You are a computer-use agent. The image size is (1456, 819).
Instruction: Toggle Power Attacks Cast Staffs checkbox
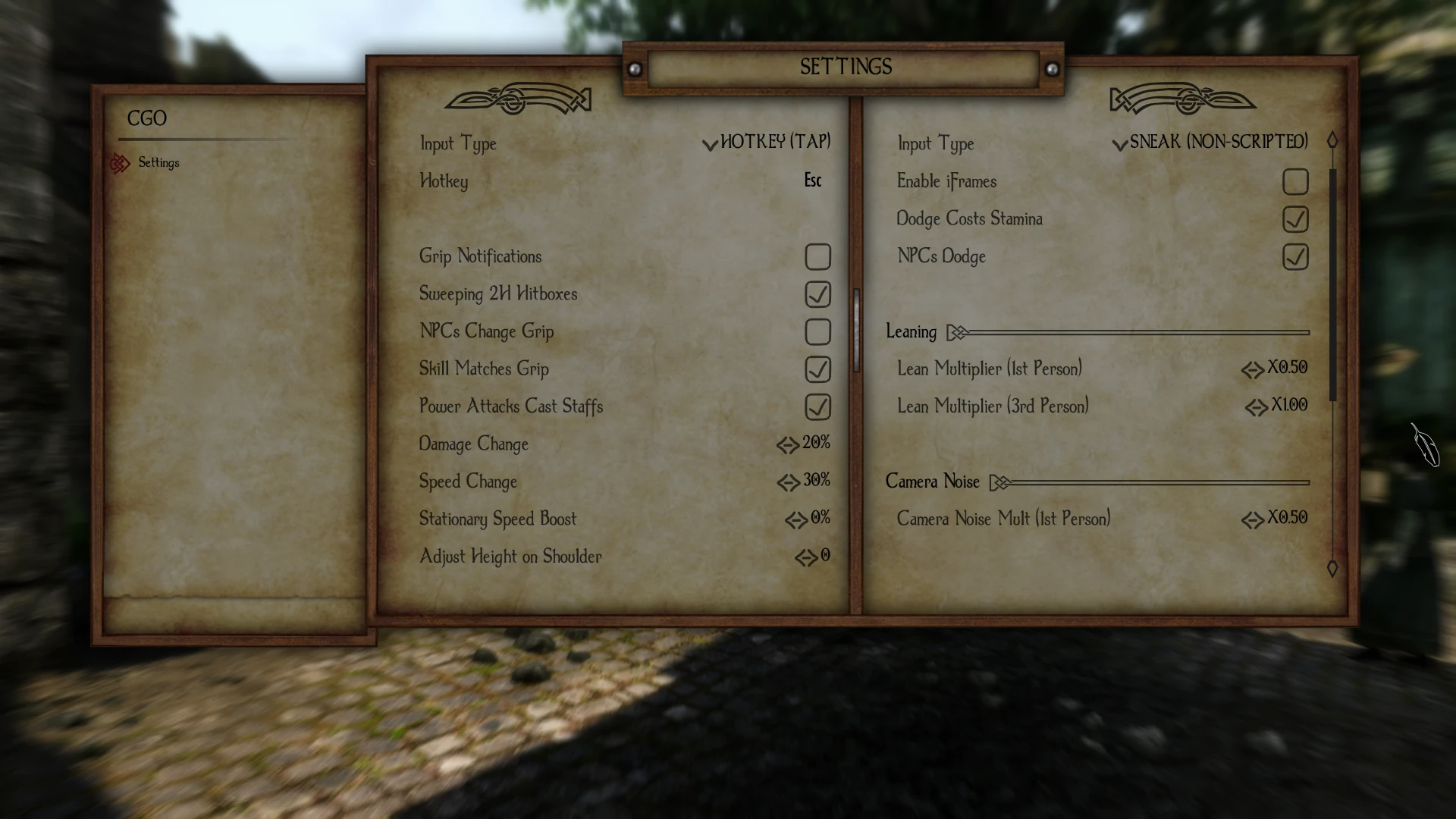tap(817, 407)
